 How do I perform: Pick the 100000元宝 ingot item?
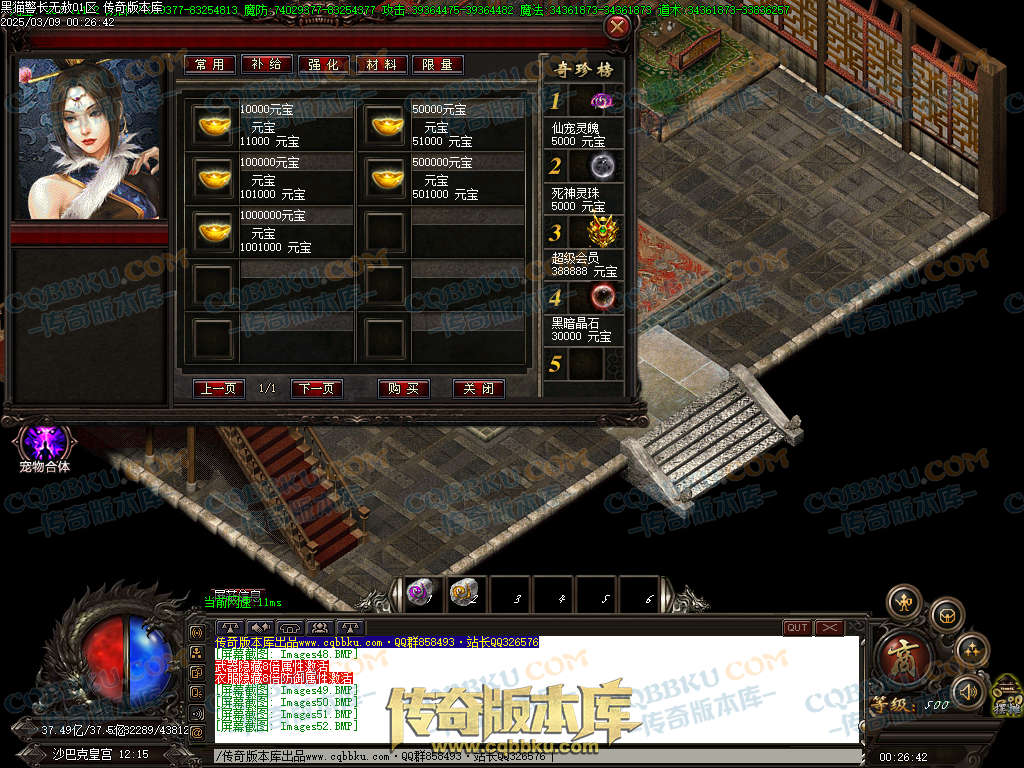(x=213, y=178)
